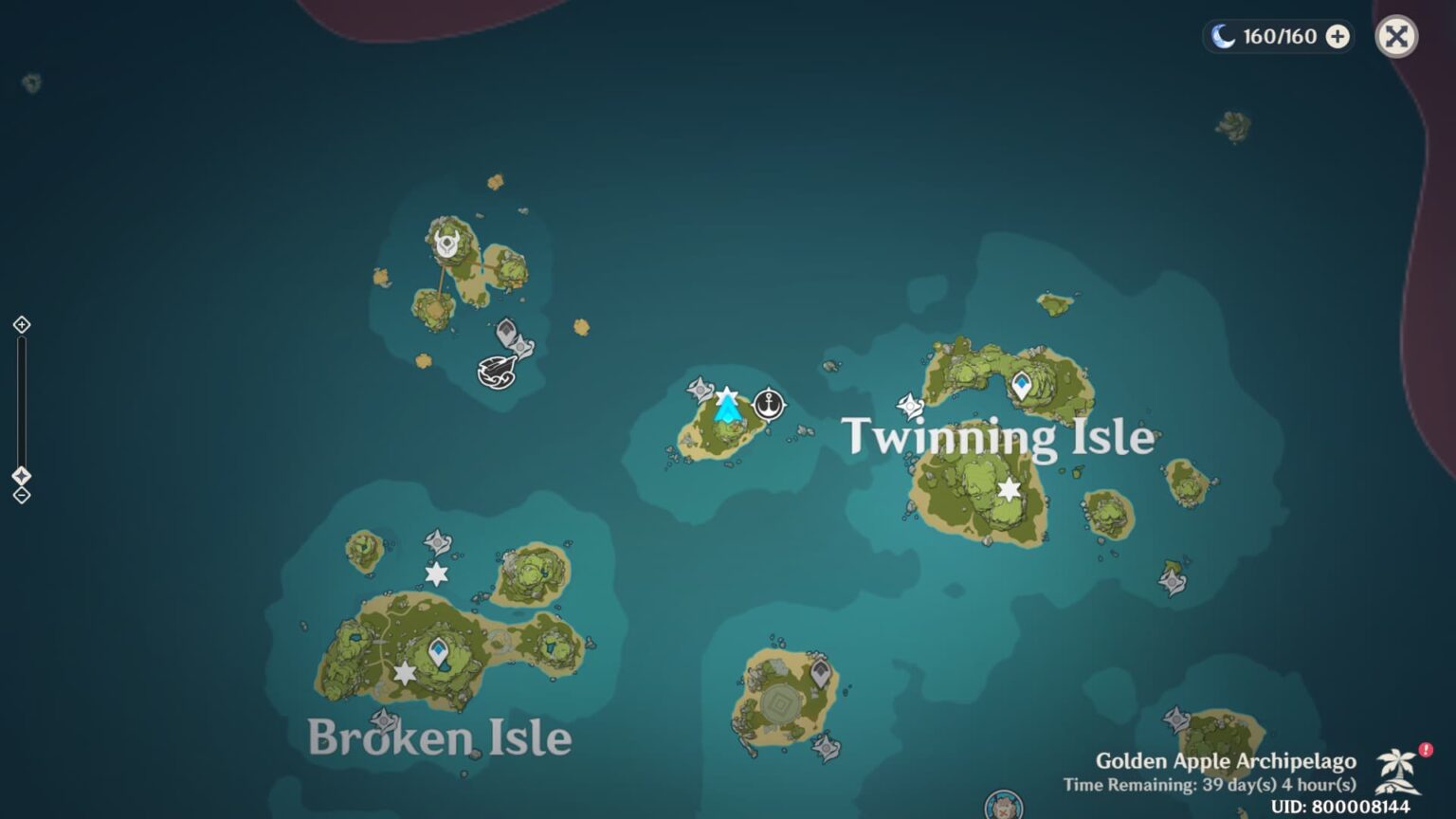Click the dark Waverider ship marker

[498, 372]
